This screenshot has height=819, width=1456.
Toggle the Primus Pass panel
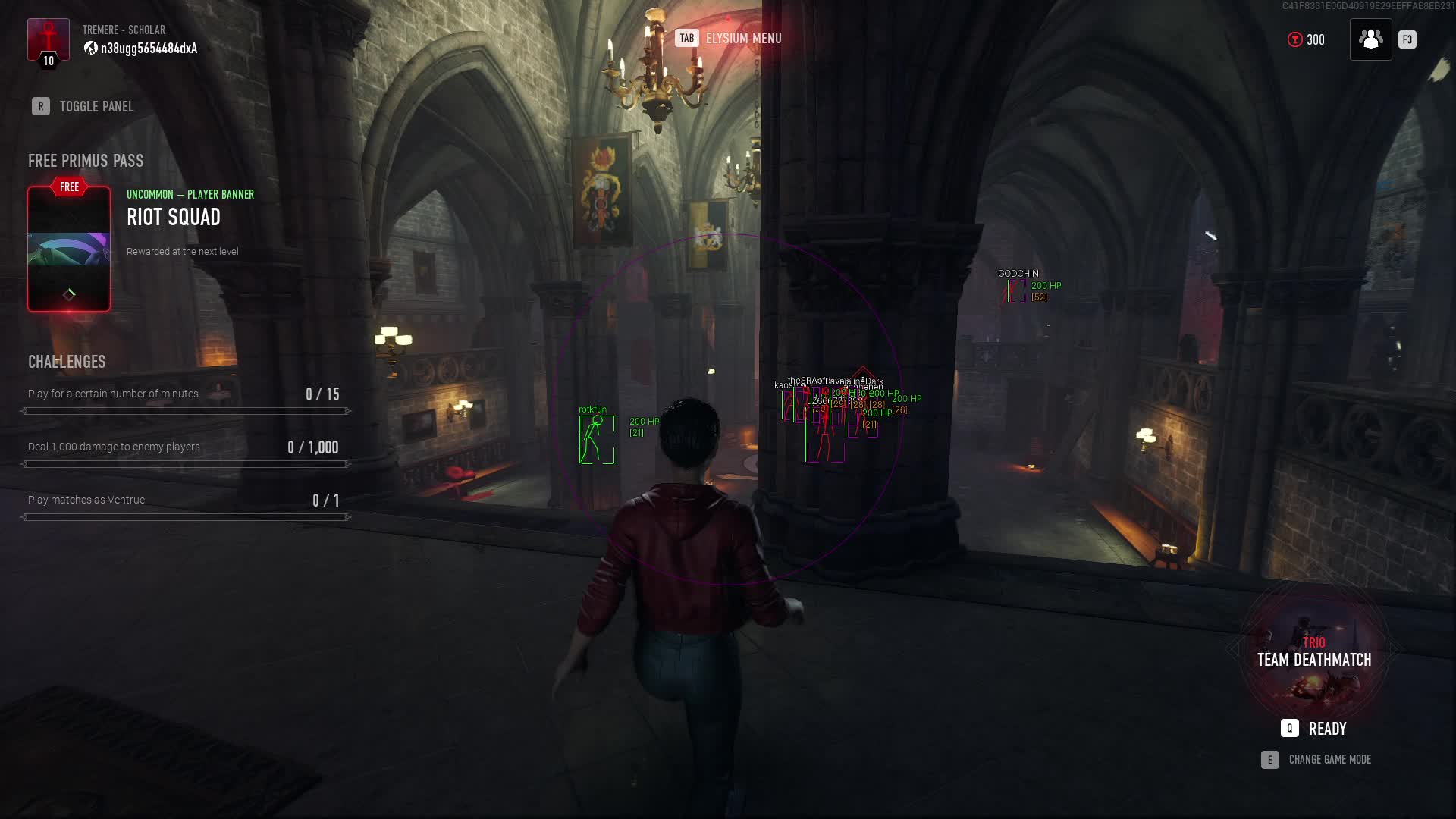83,106
